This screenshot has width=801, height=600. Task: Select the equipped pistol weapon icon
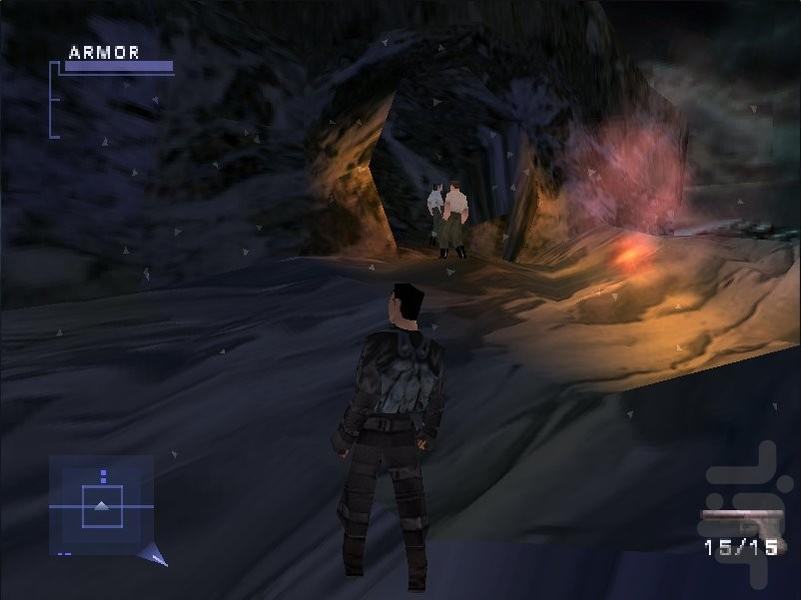(742, 522)
